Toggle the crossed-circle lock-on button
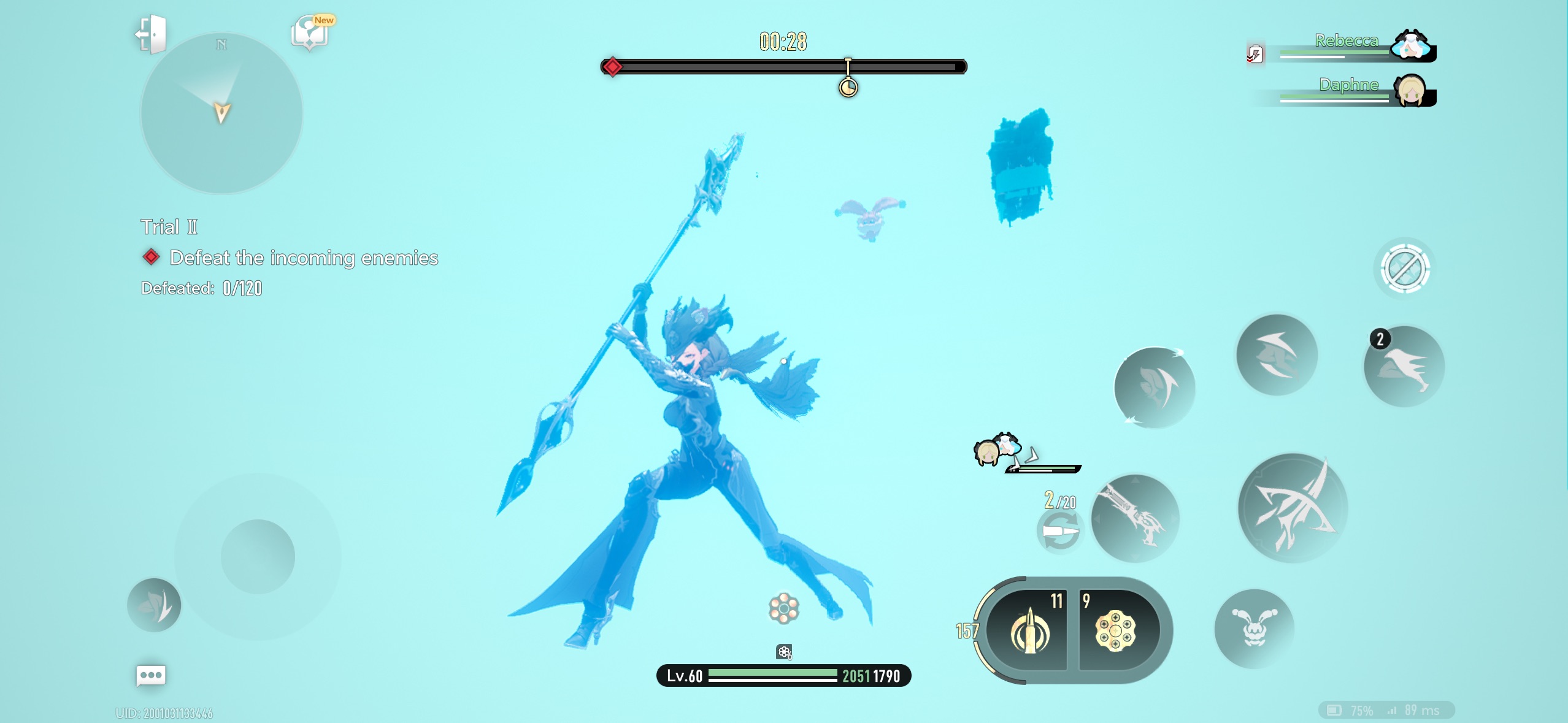The width and height of the screenshot is (1568, 723). click(x=1404, y=268)
